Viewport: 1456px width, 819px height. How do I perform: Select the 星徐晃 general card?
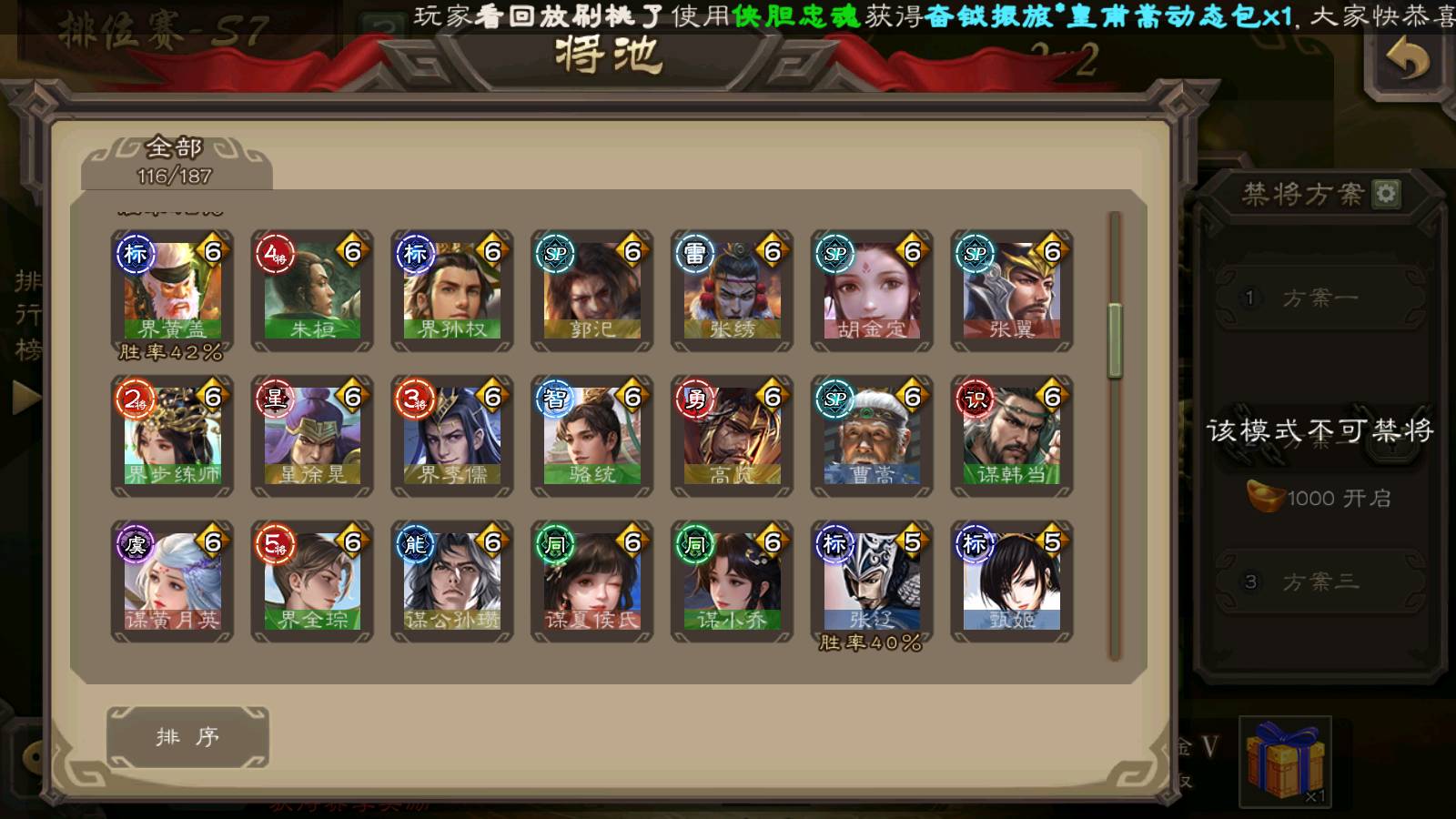pos(312,436)
